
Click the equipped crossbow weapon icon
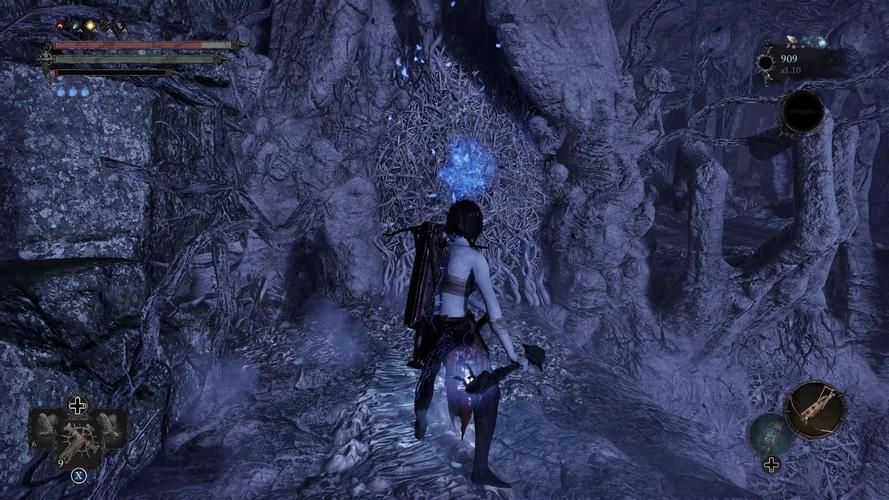click(x=815, y=409)
